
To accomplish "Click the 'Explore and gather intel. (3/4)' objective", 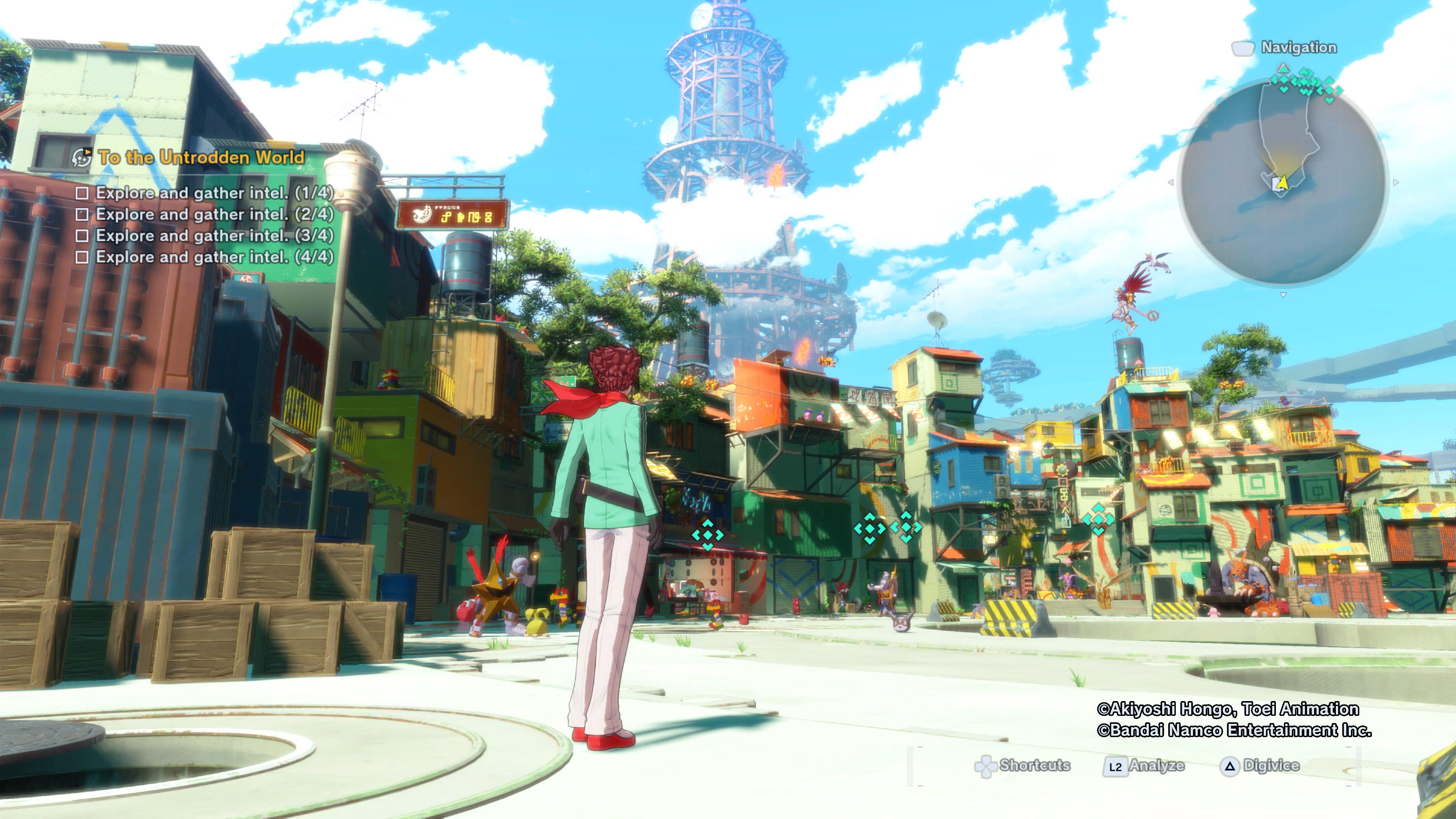I will point(214,236).
